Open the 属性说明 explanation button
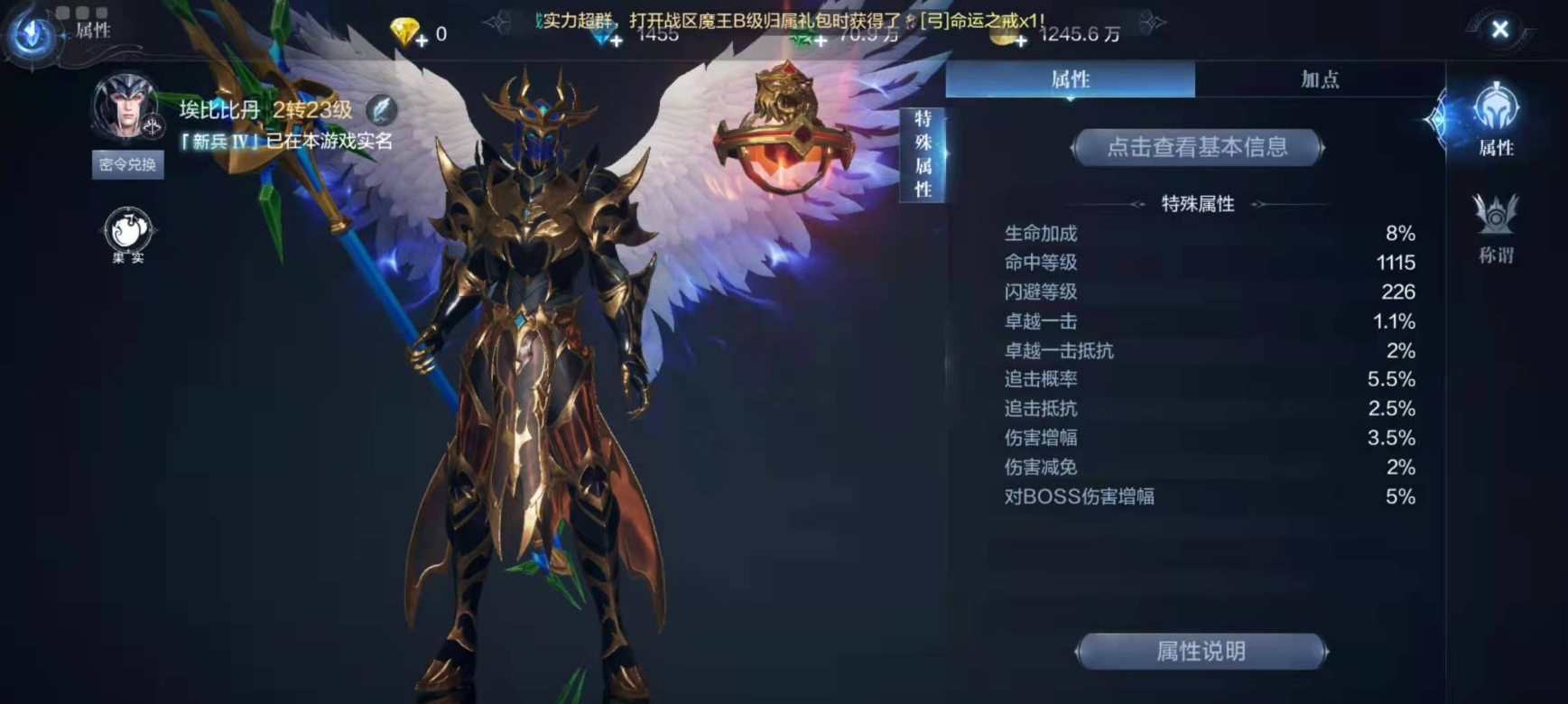Screen dimensions: 1568x704 point(1201,651)
